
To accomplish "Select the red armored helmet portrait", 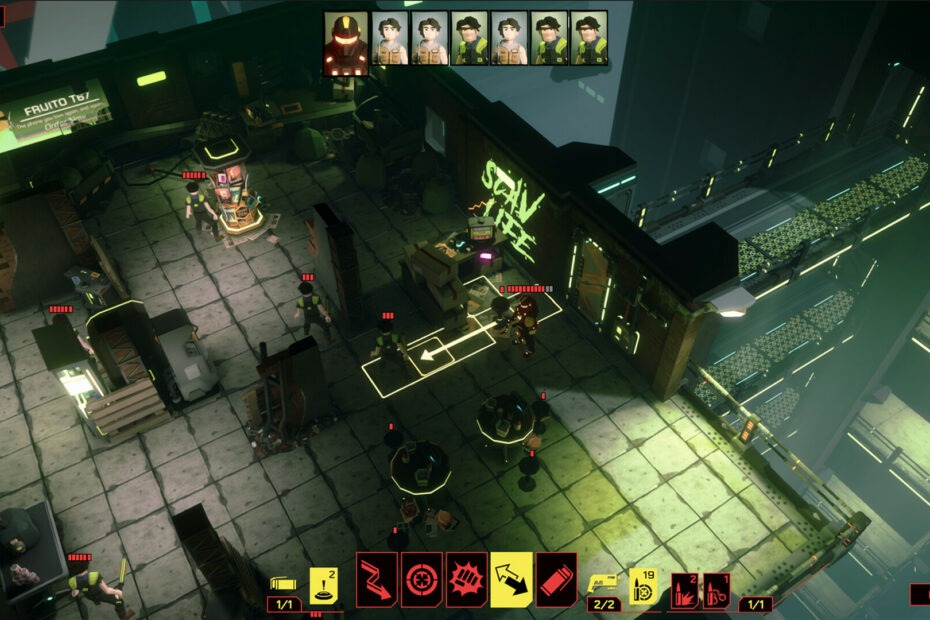I will click(345, 39).
